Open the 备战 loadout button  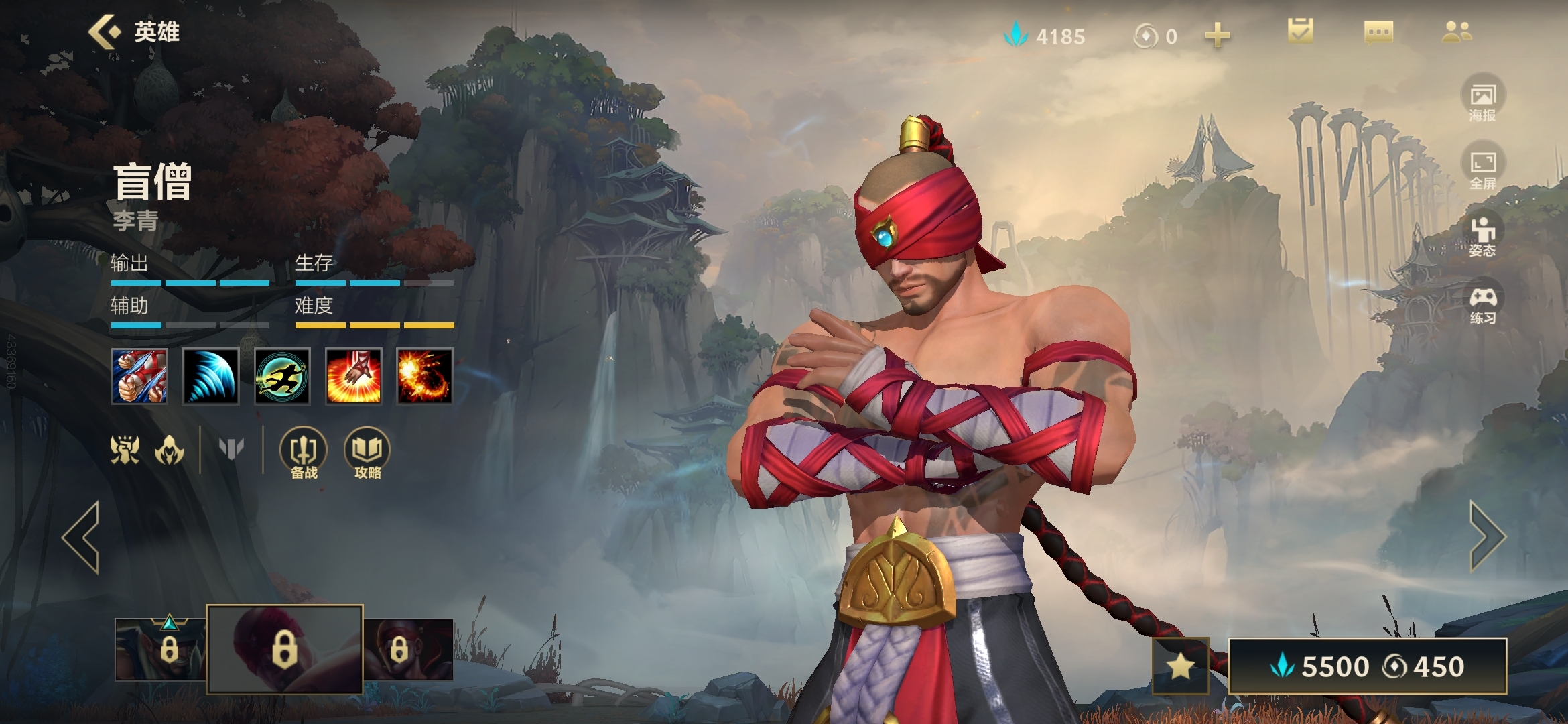[304, 452]
